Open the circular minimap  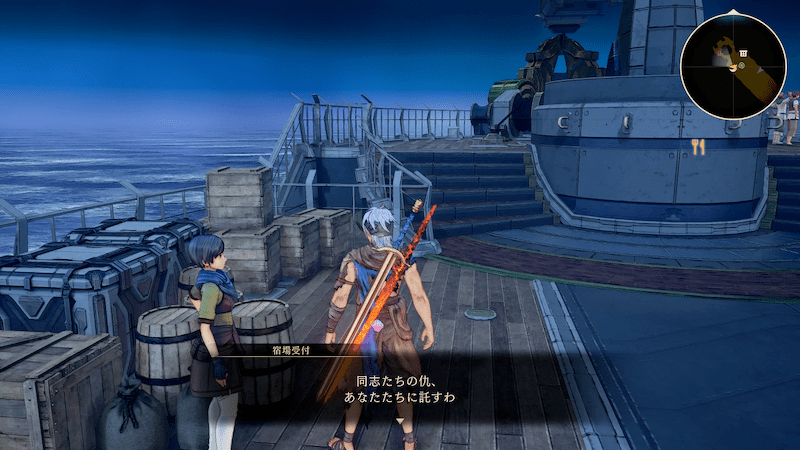point(733,66)
